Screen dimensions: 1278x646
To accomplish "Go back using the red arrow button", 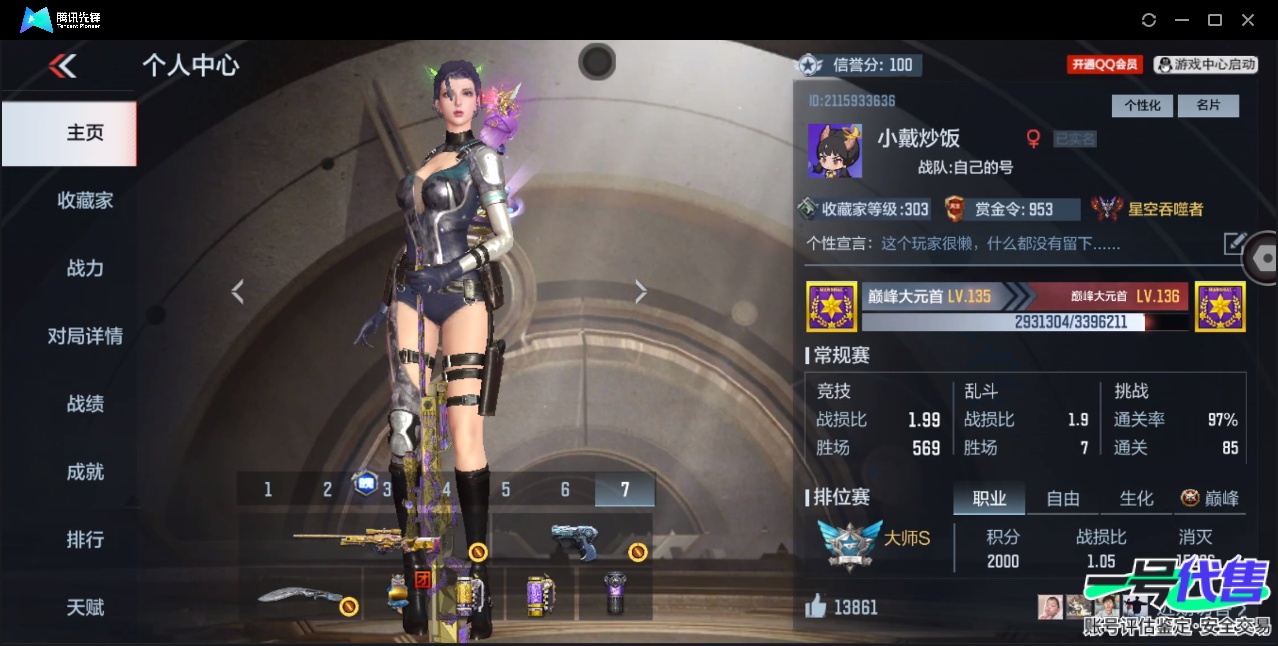I will point(62,67).
